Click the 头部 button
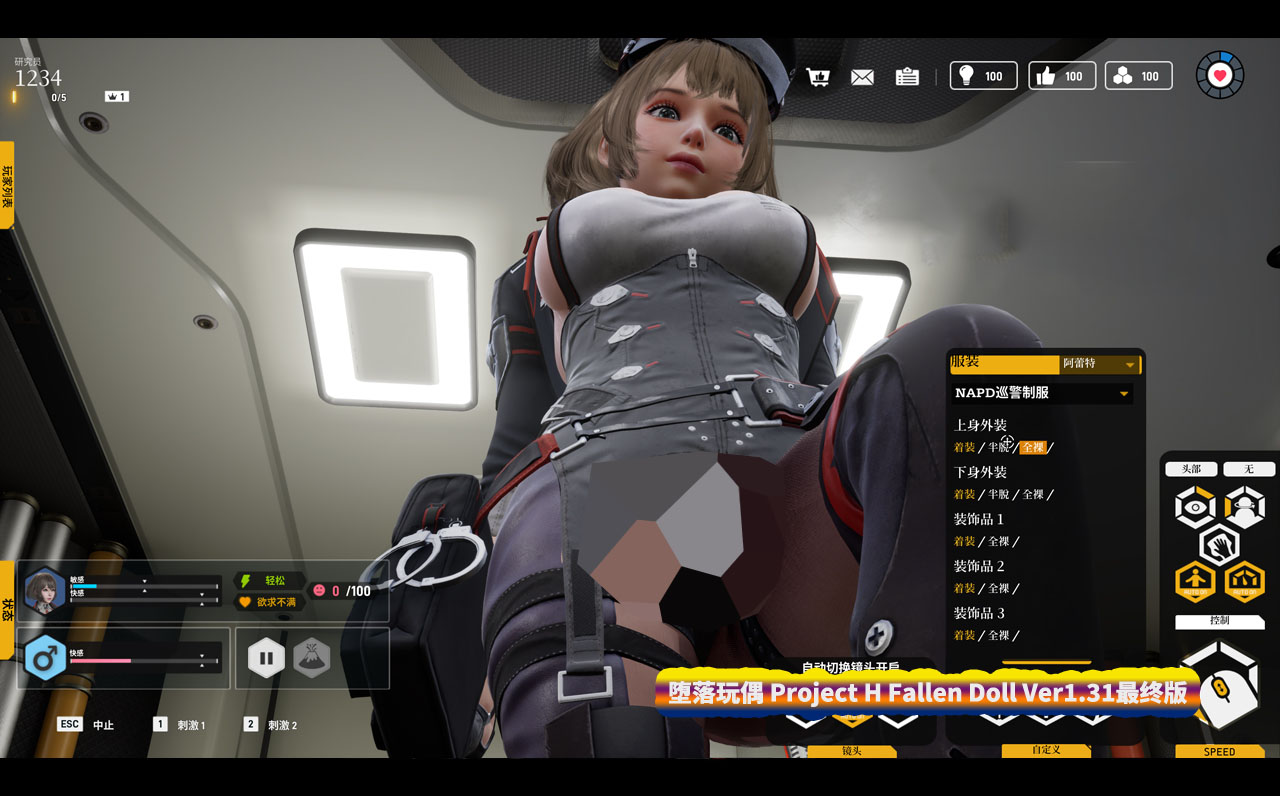 [x=1191, y=469]
